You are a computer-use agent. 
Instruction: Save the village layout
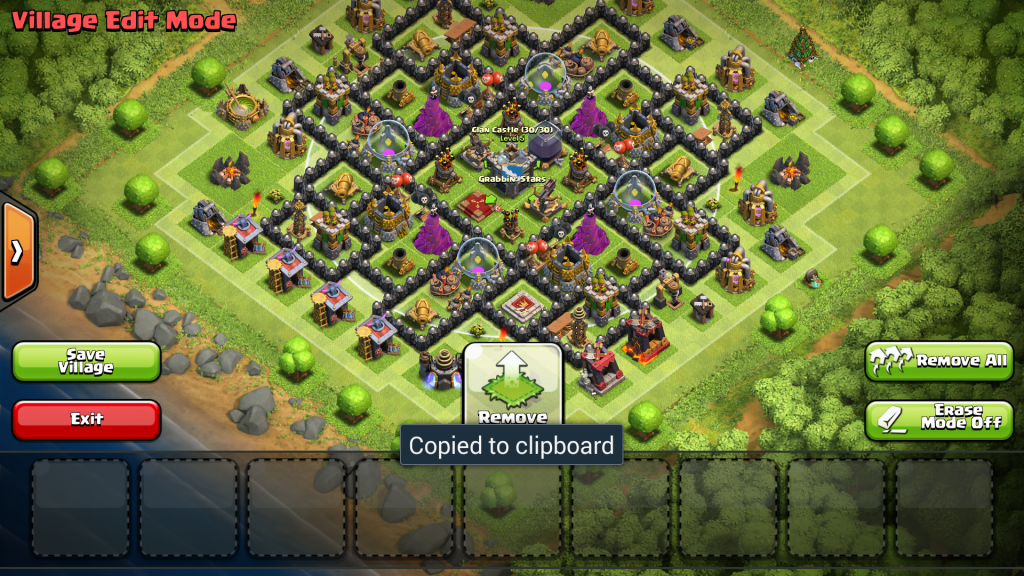coord(86,361)
